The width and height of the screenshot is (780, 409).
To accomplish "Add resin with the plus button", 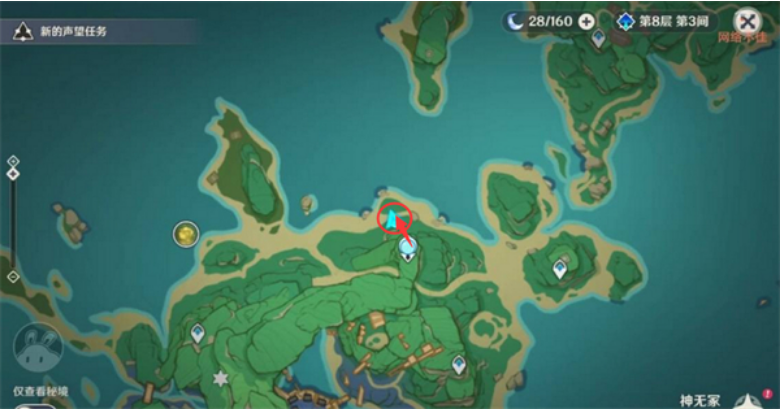I will [x=586, y=21].
